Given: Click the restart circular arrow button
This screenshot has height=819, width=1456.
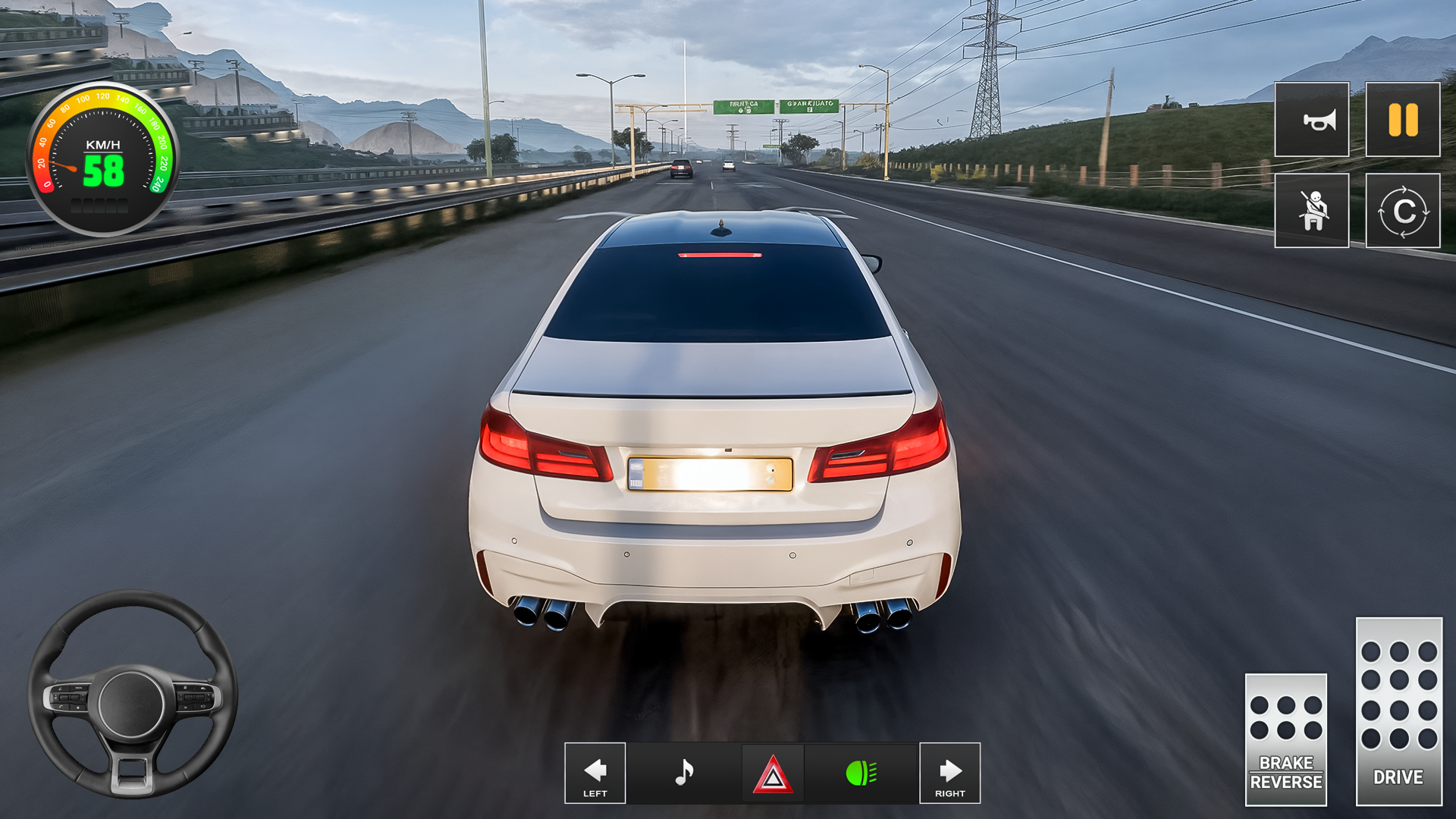Looking at the screenshot, I should pyautogui.click(x=1401, y=211).
